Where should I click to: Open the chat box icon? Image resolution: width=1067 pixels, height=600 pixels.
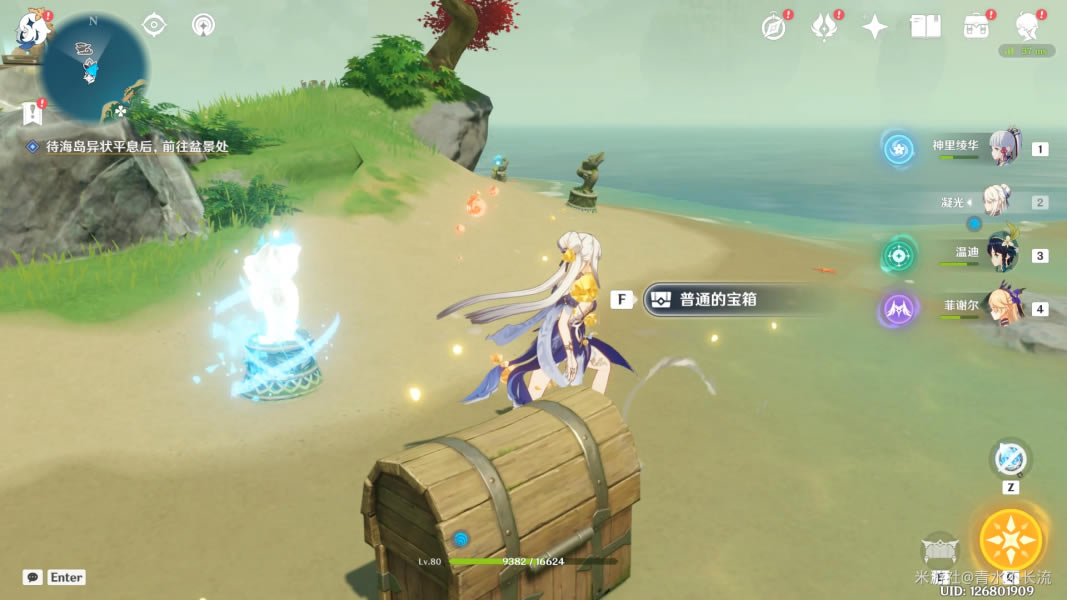pyautogui.click(x=33, y=577)
